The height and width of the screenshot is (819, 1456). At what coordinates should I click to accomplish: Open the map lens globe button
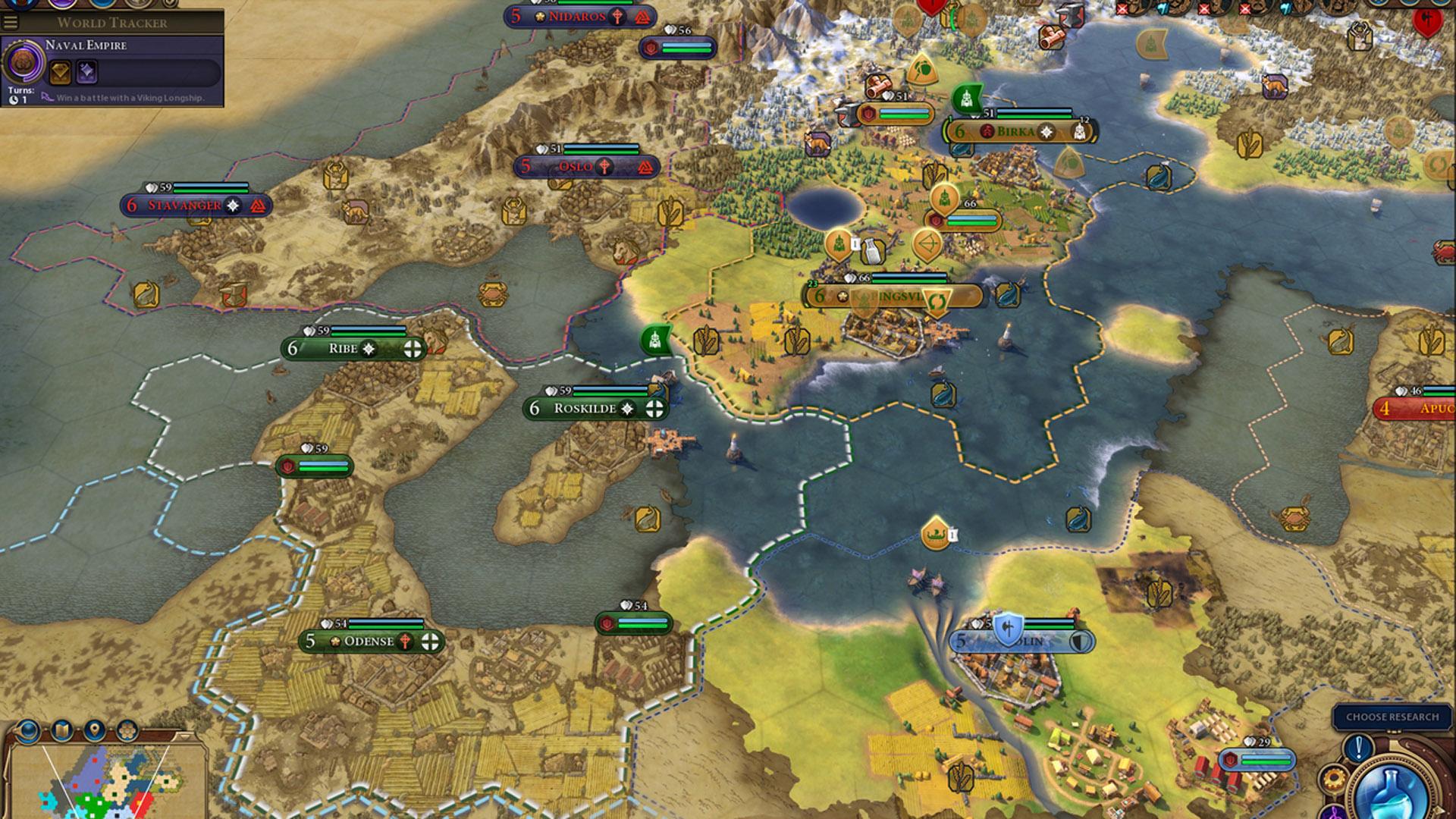28,730
